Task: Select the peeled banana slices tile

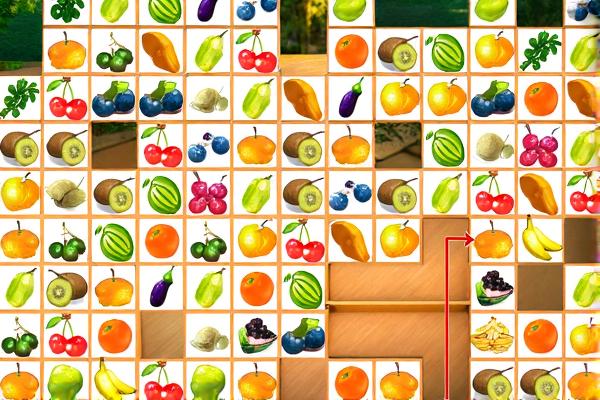Action: (x=493, y=335)
